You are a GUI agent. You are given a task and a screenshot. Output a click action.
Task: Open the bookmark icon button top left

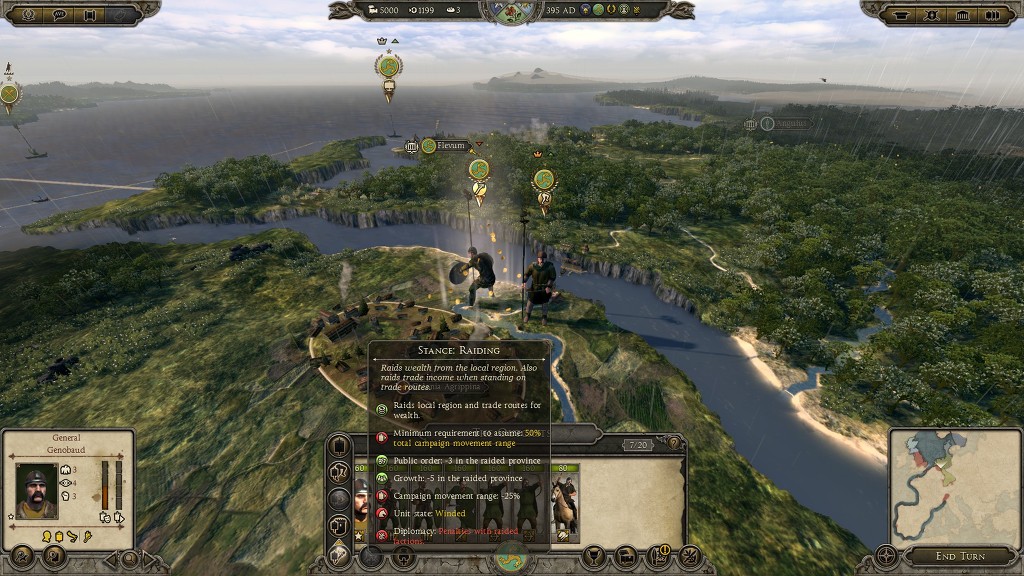[90, 14]
